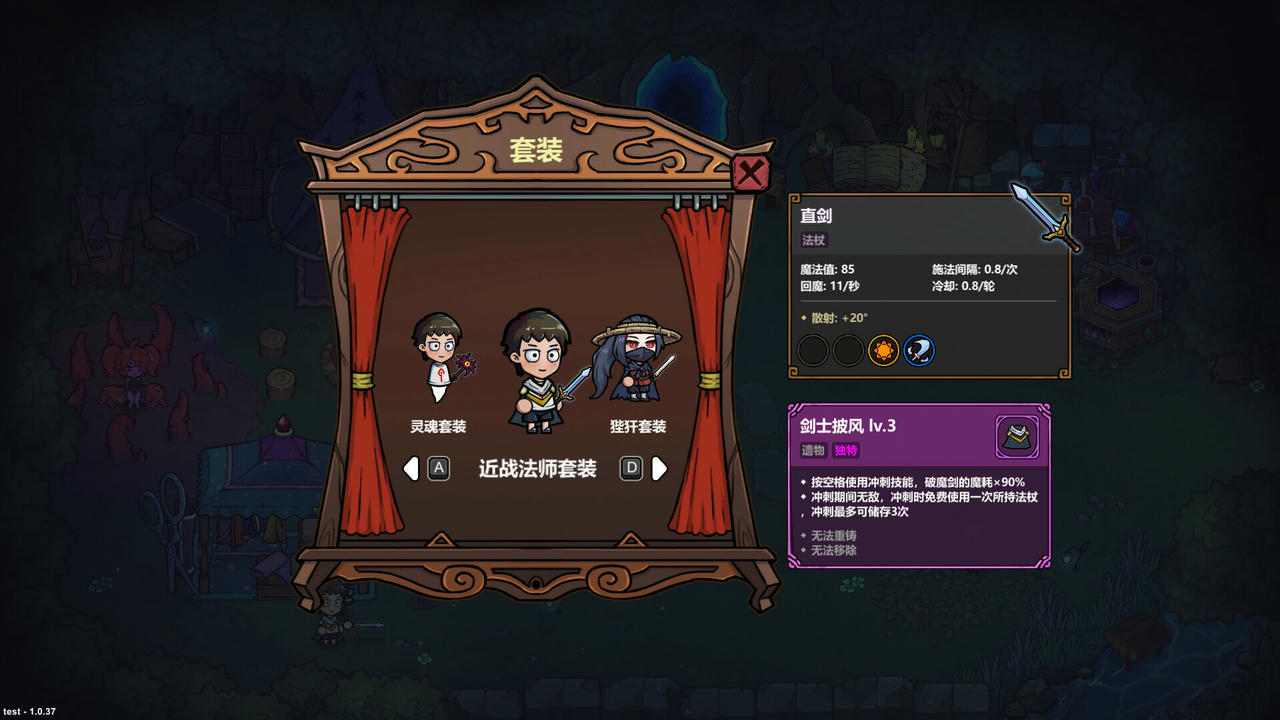Click the D key prompt icon
The height and width of the screenshot is (720, 1280).
[630, 468]
